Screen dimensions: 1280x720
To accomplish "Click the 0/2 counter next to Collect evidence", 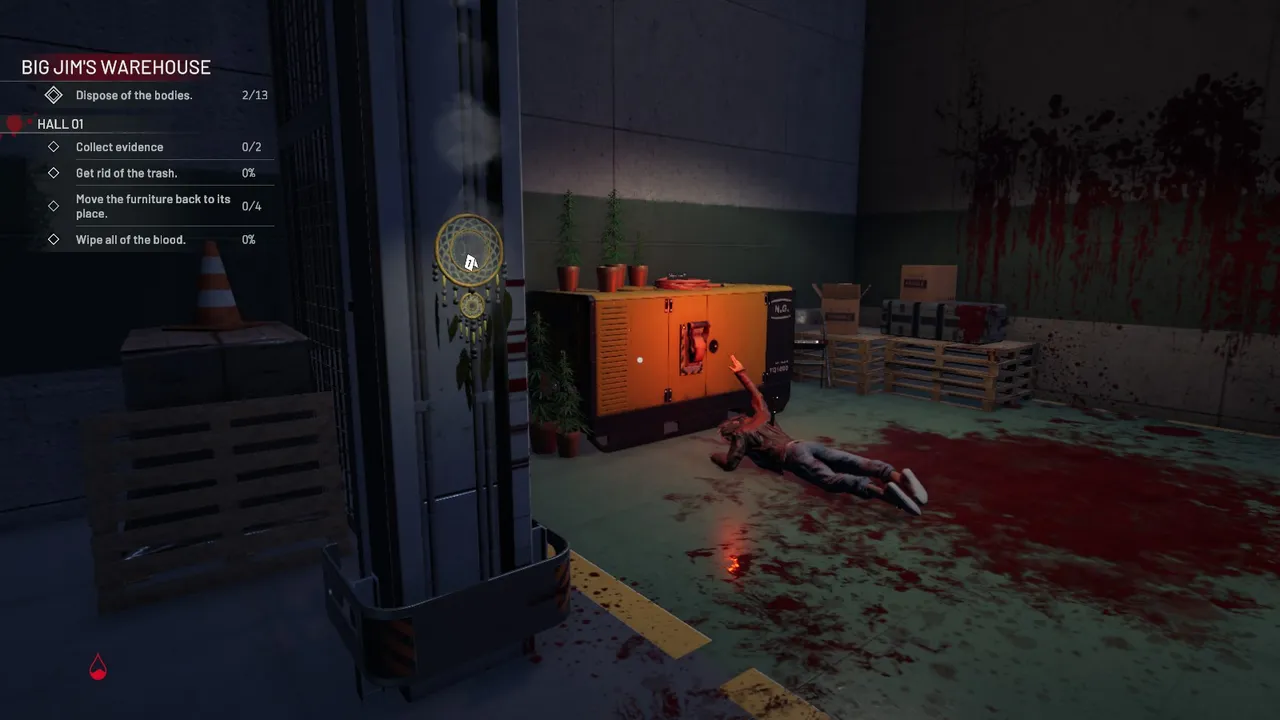I will click(x=250, y=146).
